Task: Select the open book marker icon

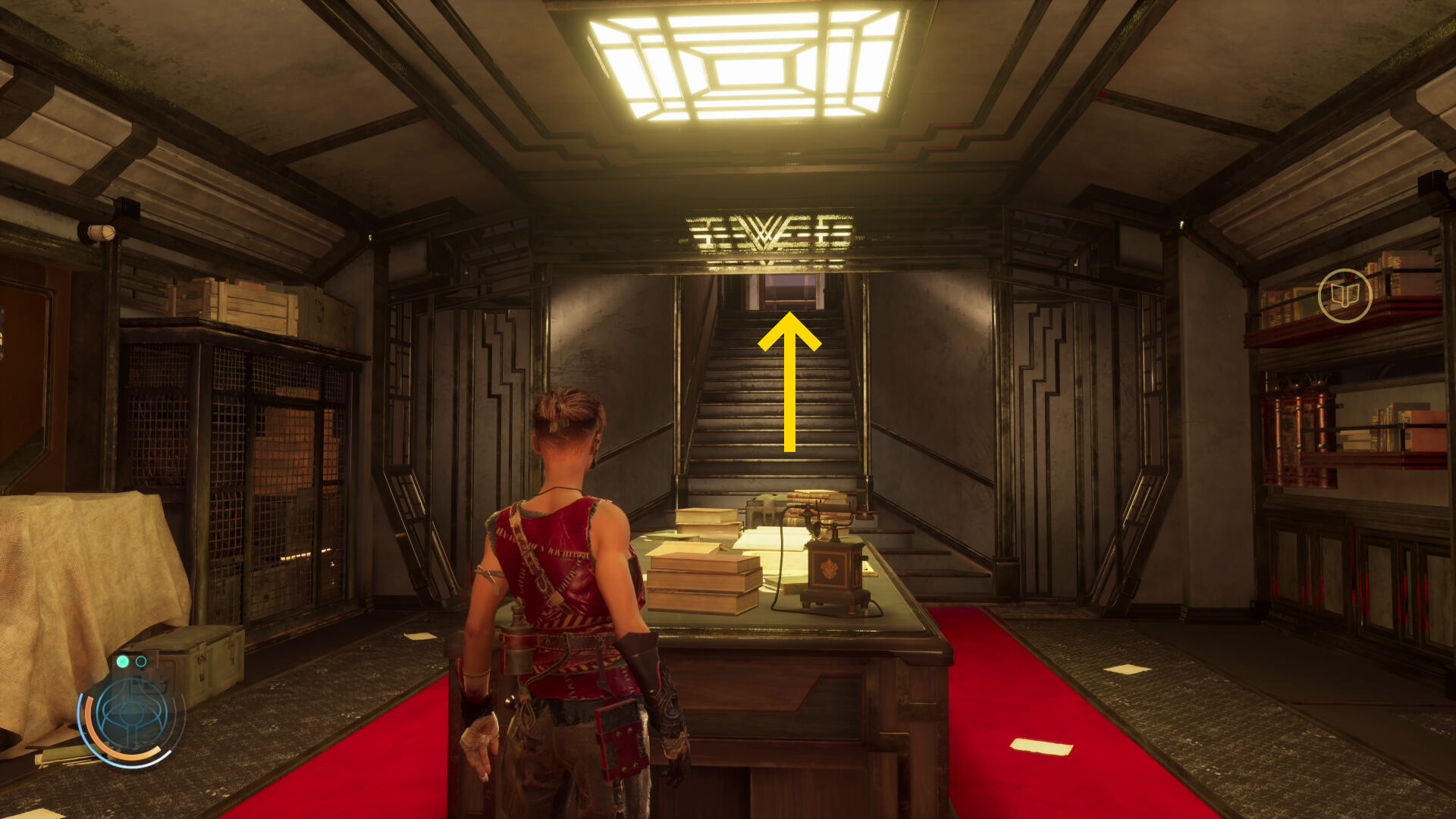Action: [x=1345, y=295]
